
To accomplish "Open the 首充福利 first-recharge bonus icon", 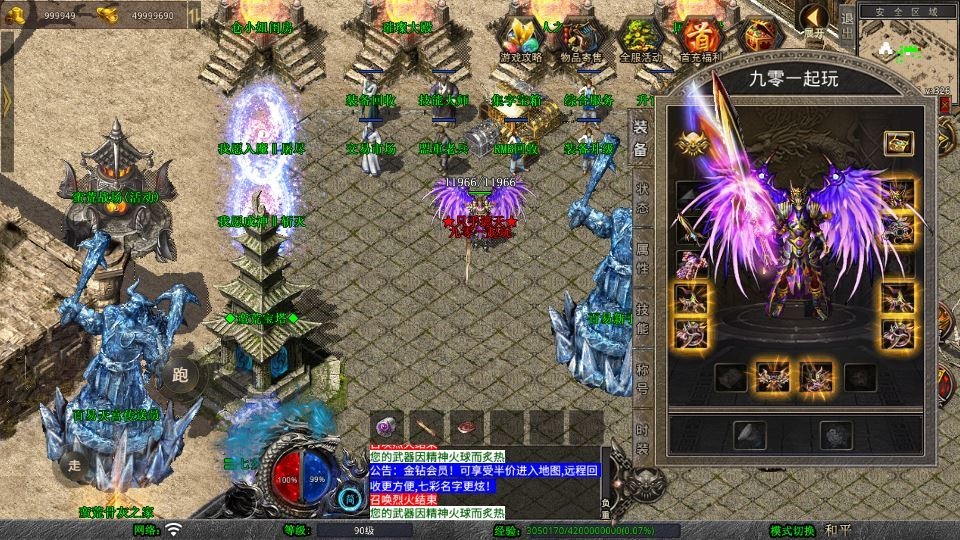I will pyautogui.click(x=700, y=40).
